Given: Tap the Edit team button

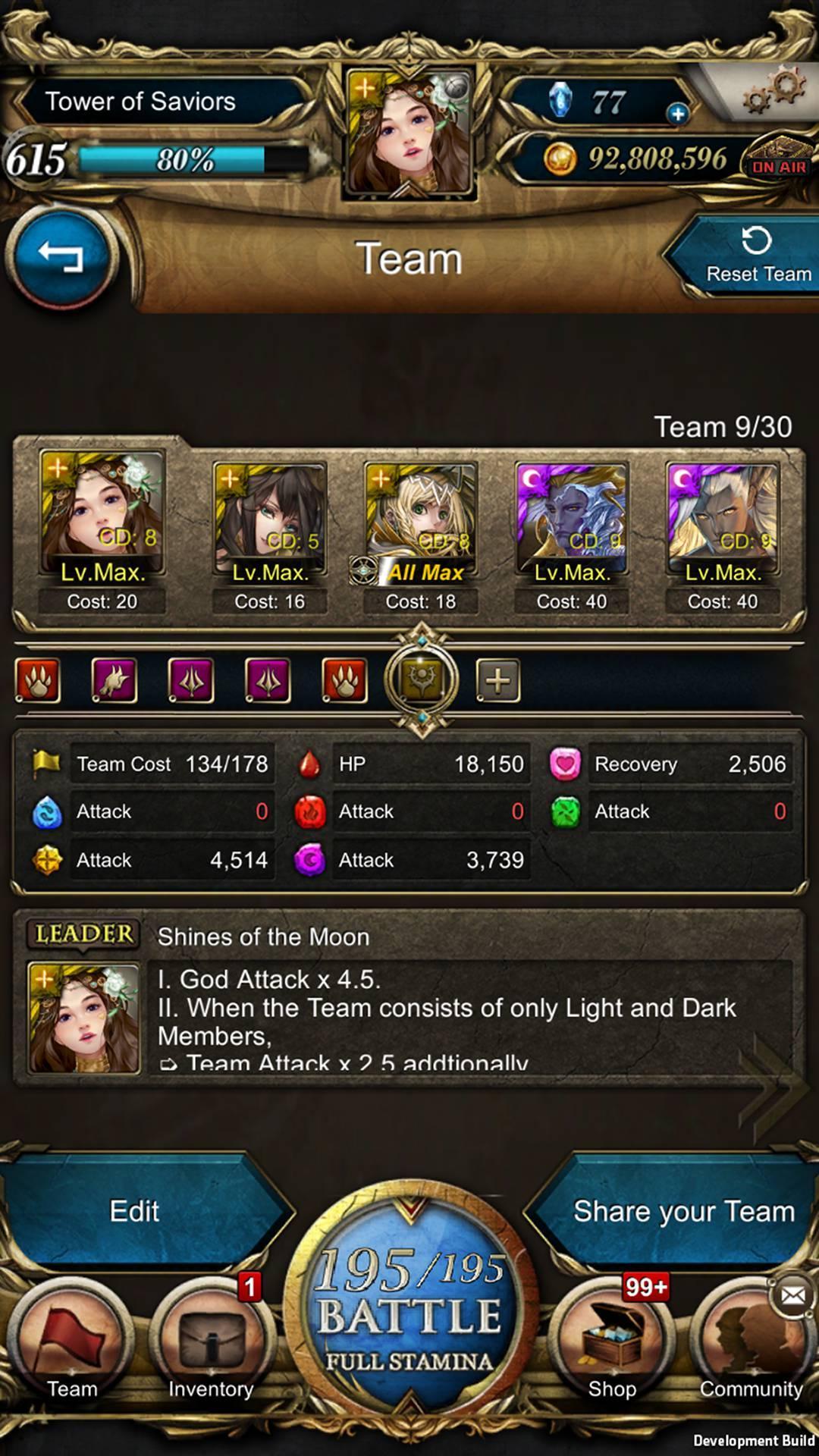Looking at the screenshot, I should click(135, 1212).
